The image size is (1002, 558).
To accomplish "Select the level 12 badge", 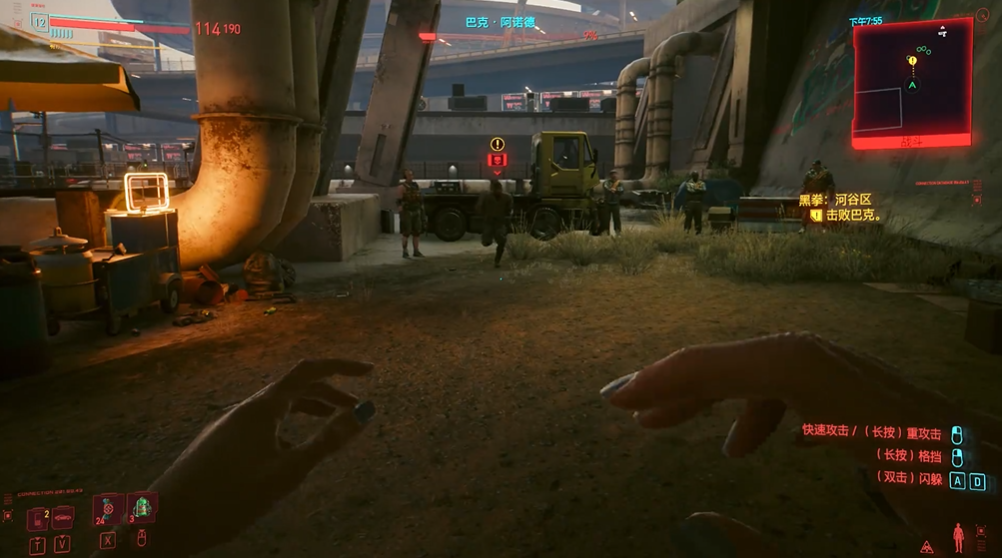I will (x=40, y=21).
